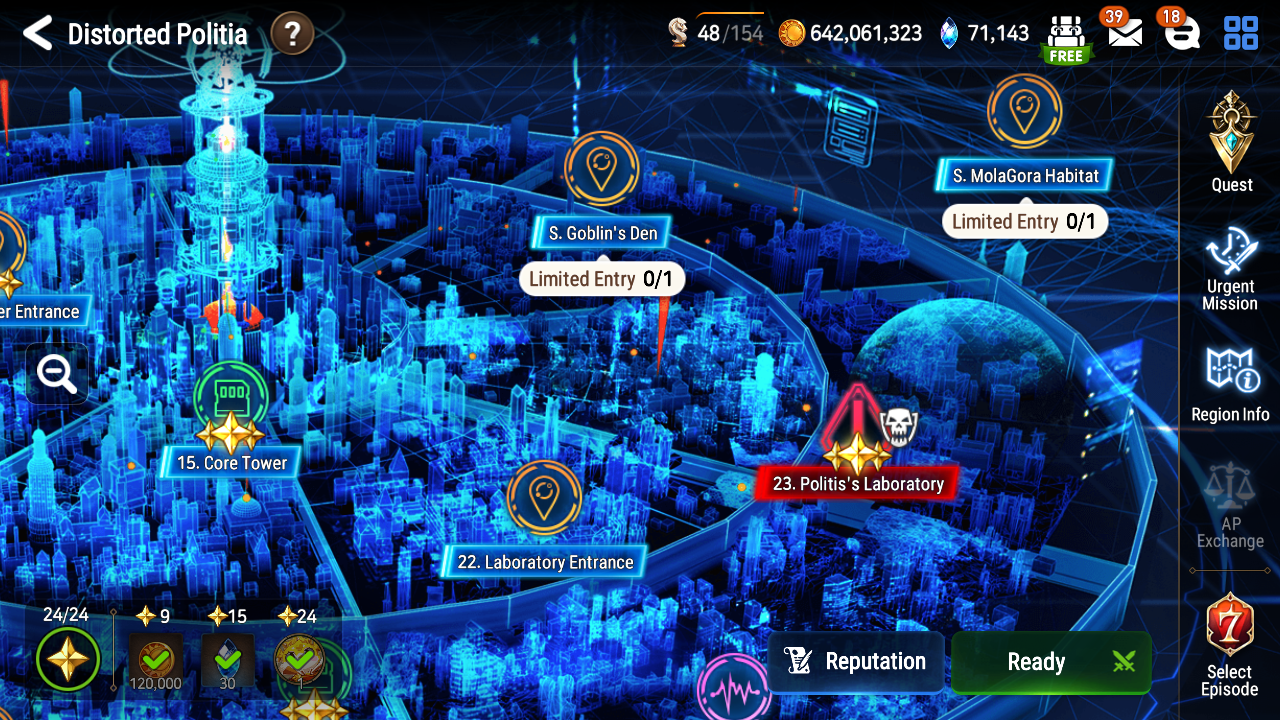Select S. Goblin's Den Limited Entry stage
This screenshot has width=1280, height=720.
click(x=600, y=232)
